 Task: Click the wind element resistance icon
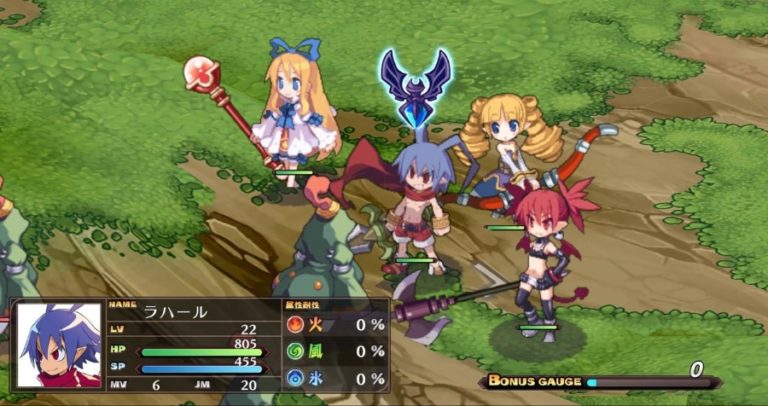pyautogui.click(x=298, y=351)
